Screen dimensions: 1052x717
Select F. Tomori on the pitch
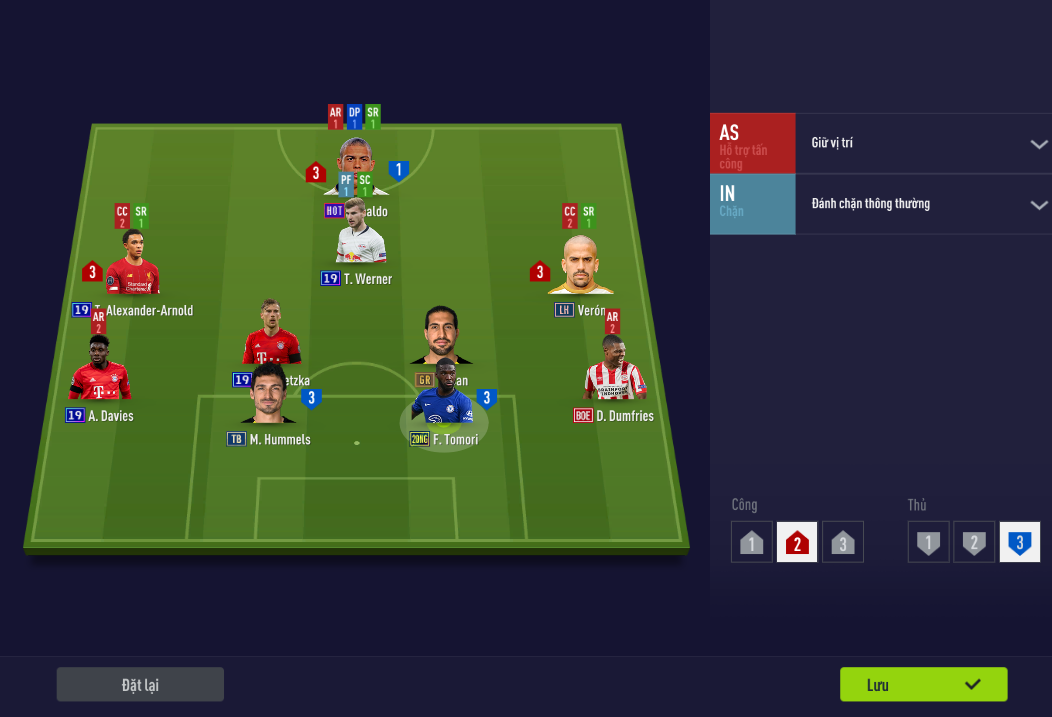pos(443,400)
